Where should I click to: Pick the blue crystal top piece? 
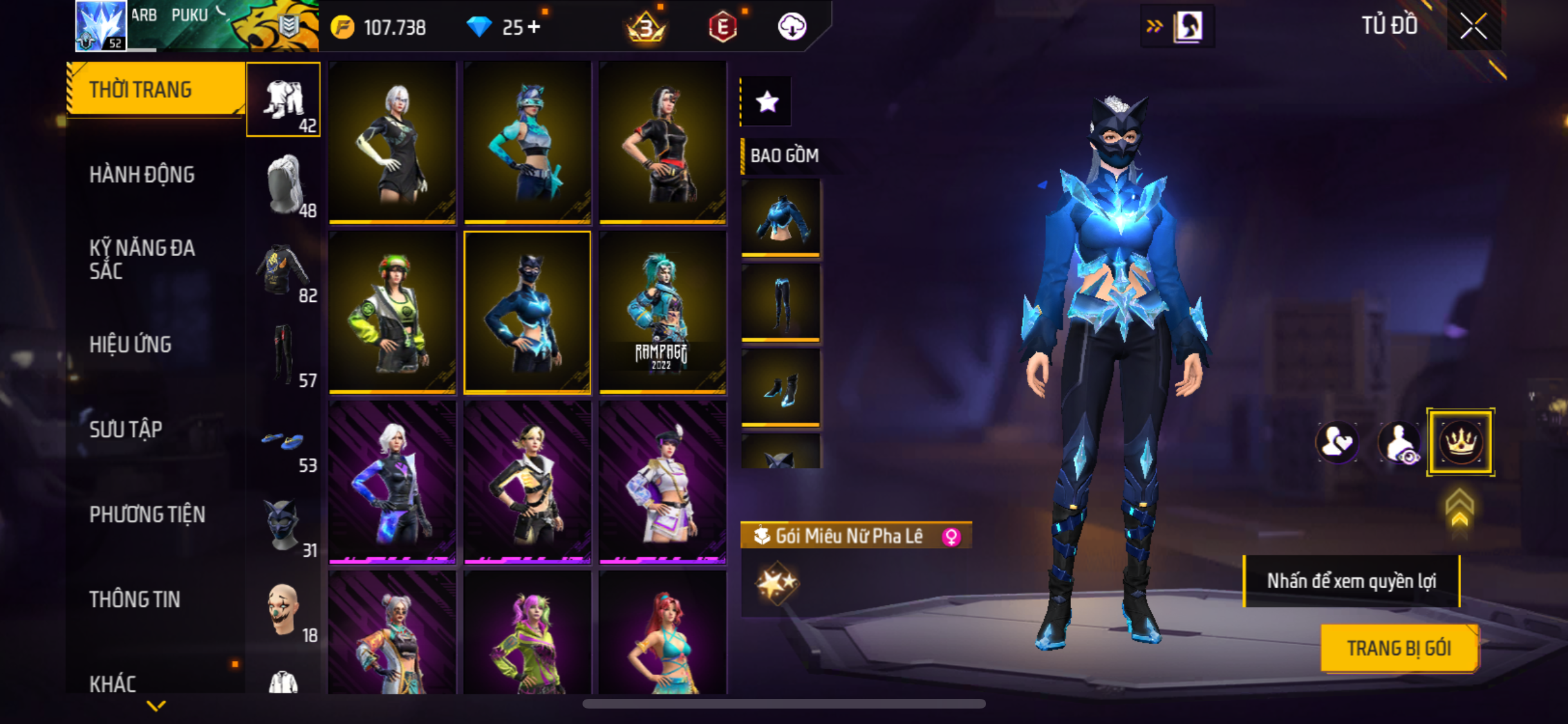click(x=781, y=217)
